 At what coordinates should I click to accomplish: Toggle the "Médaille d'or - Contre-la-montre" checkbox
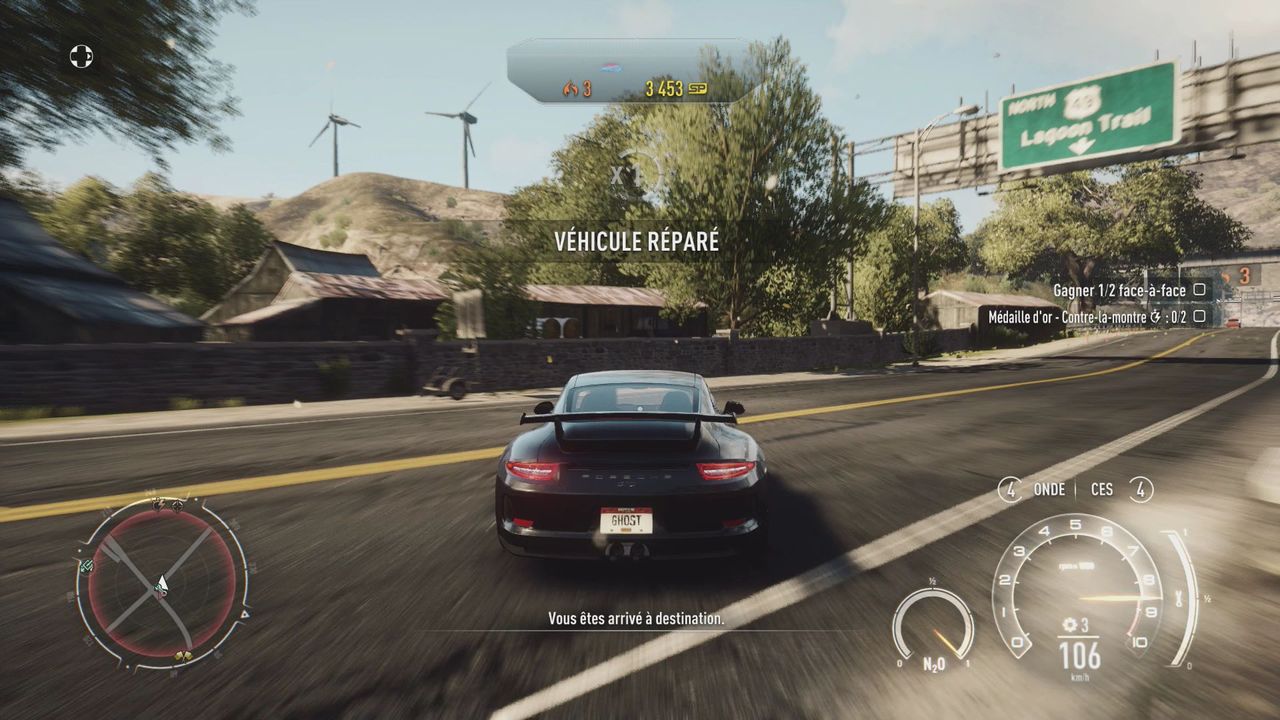pyautogui.click(x=1199, y=316)
